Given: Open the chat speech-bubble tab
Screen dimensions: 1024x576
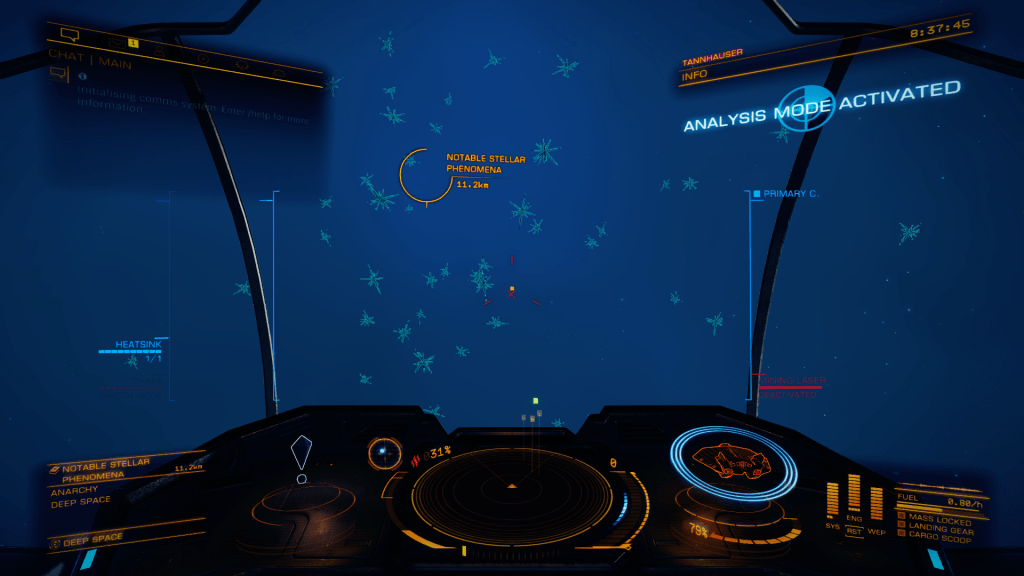Looking at the screenshot, I should [x=70, y=34].
